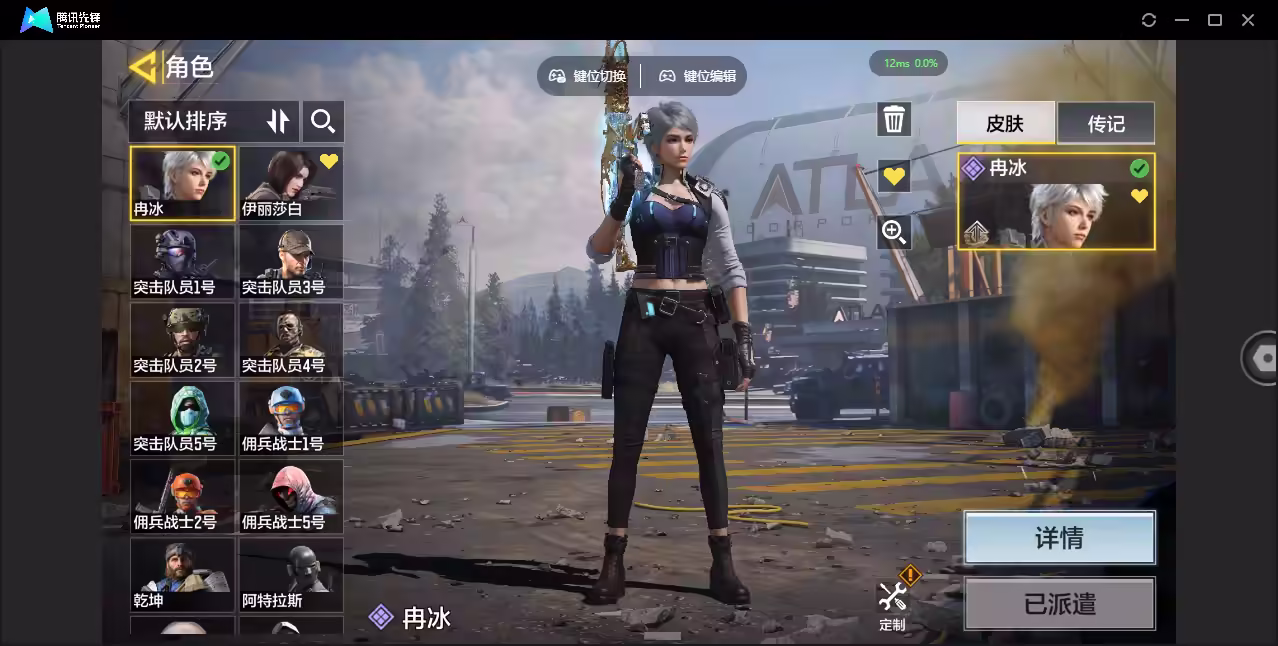Toggle the yellow heart favorite button

click(894, 176)
